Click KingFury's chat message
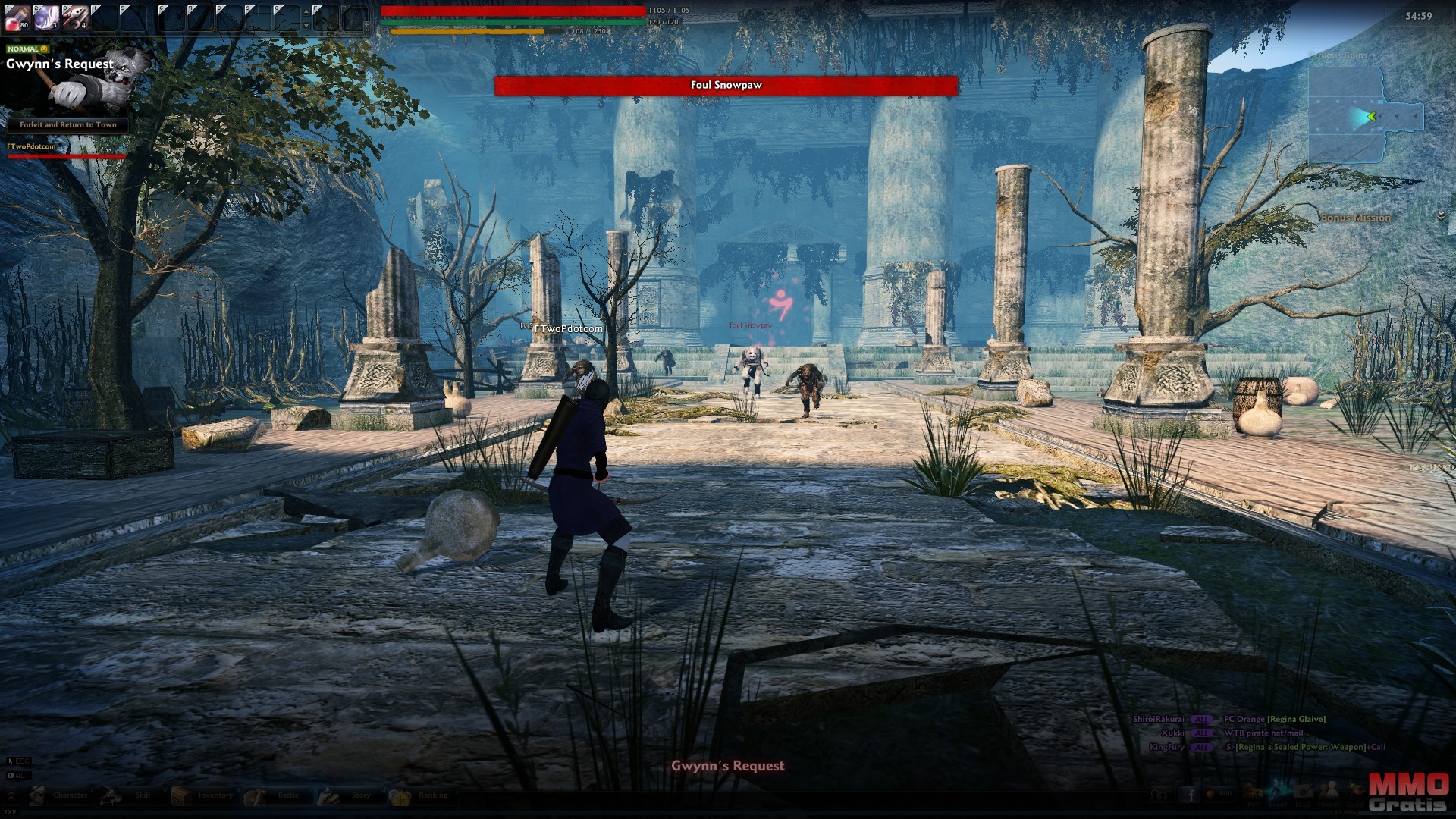1456x819 pixels. pyautogui.click(x=1305, y=747)
